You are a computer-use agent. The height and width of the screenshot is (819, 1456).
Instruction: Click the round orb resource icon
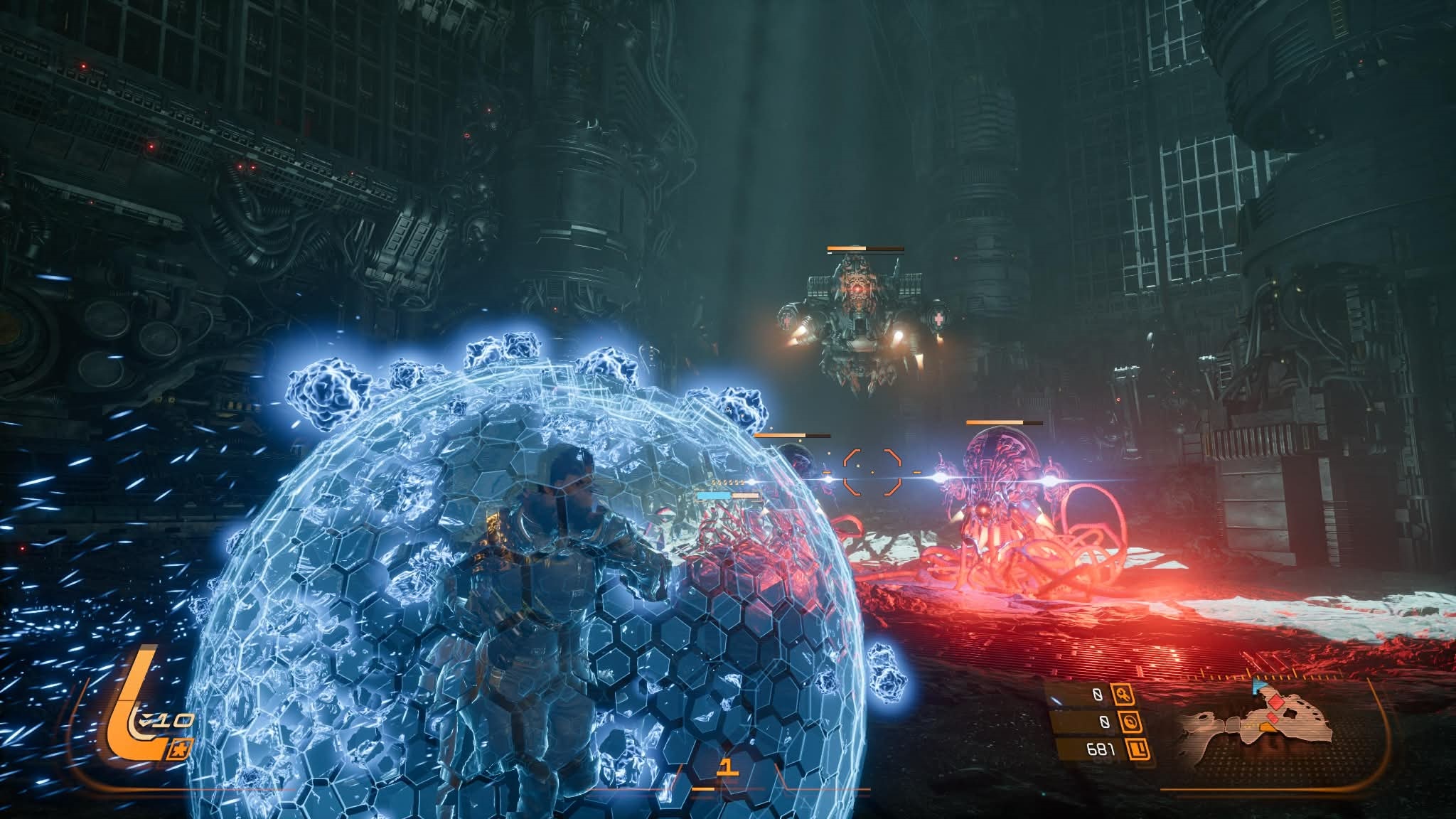(x=1130, y=722)
